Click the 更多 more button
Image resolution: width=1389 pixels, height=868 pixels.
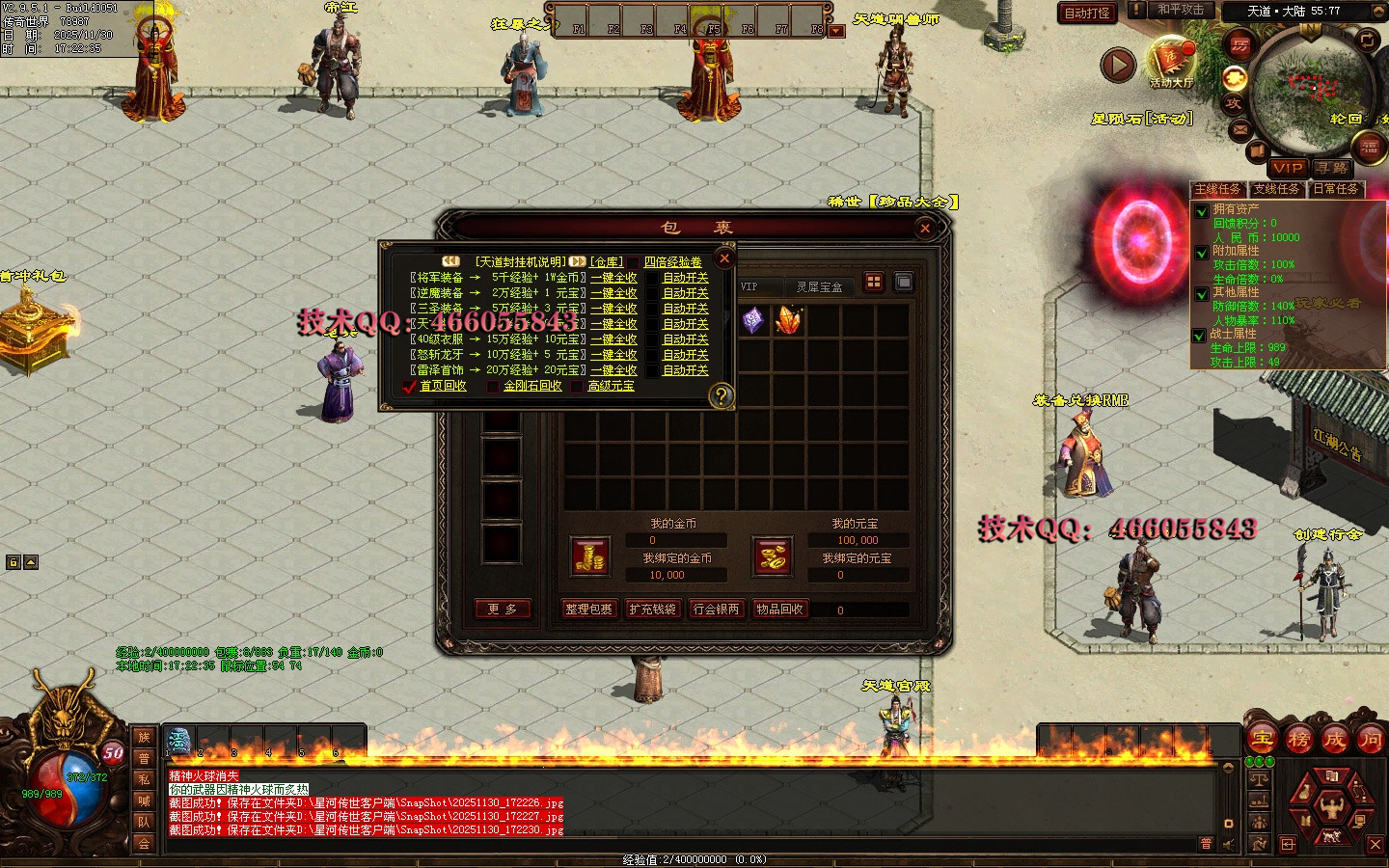[502, 609]
